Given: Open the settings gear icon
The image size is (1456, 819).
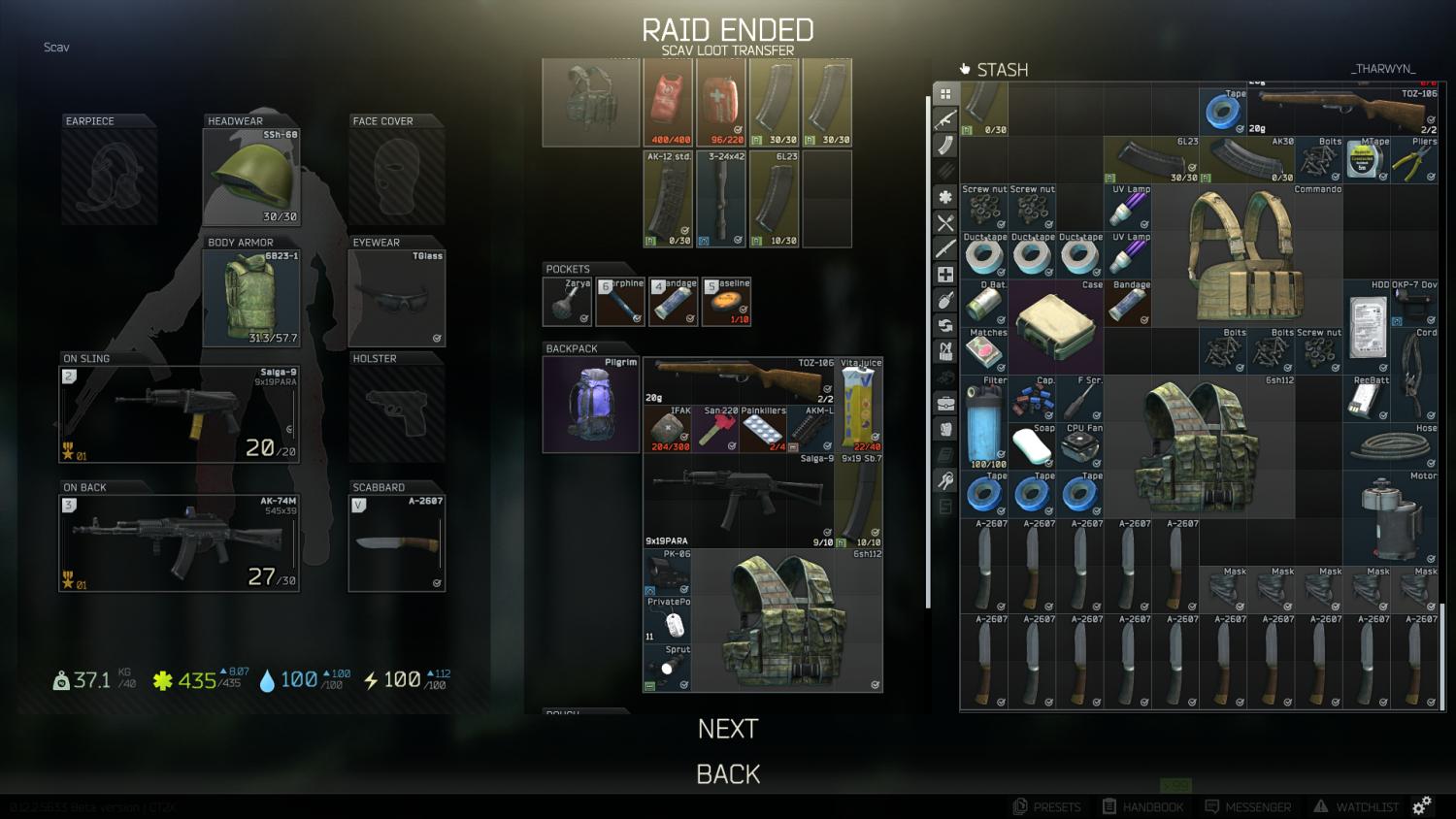Looking at the screenshot, I should (x=1421, y=805).
